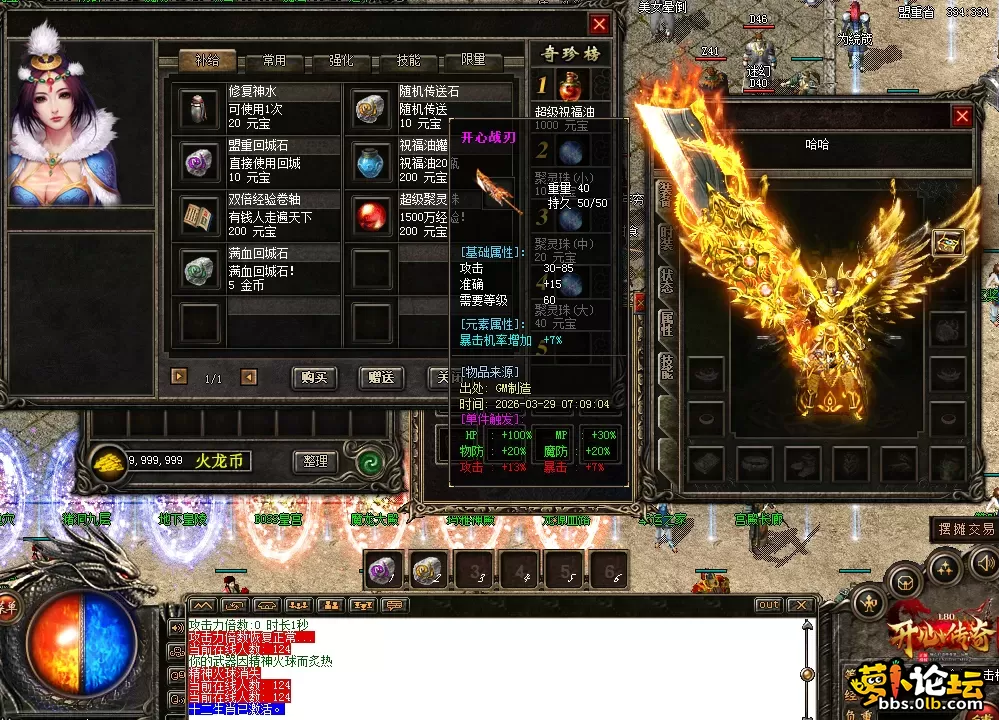999x720 pixels.
Task: Show the 限量 shop tab
Action: click(x=474, y=61)
